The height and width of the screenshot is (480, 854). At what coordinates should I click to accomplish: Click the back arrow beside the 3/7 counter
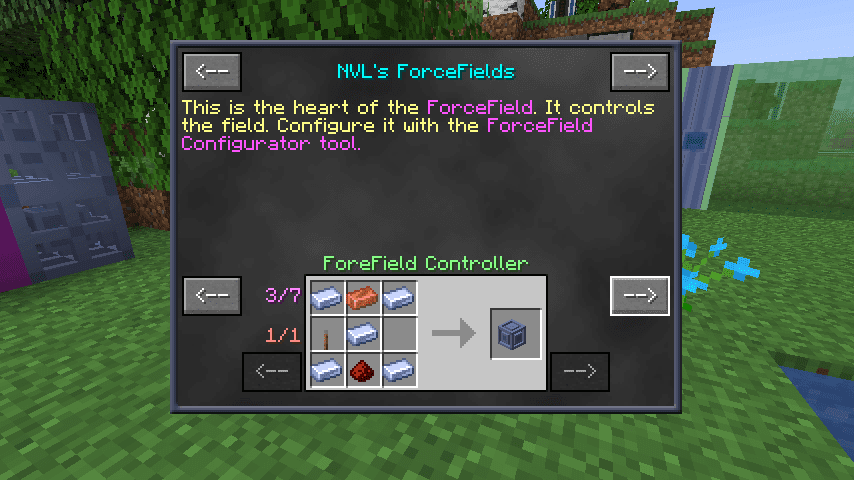tap(212, 296)
